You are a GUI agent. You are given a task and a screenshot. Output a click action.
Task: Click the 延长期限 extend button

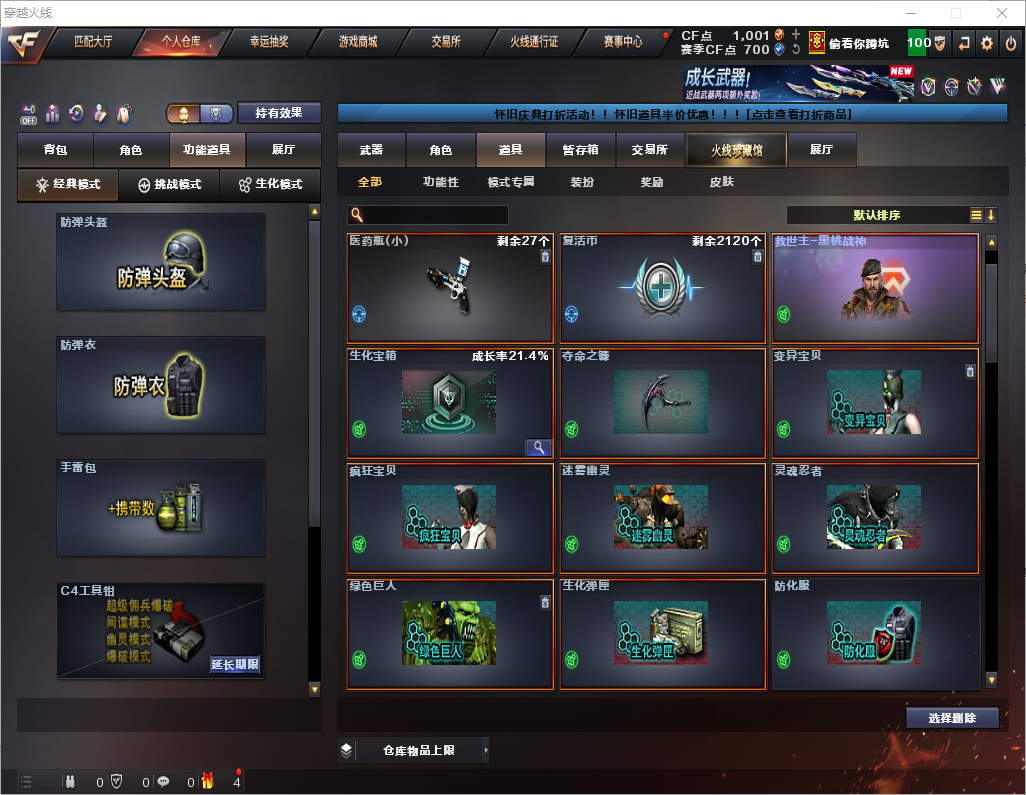tap(235, 664)
